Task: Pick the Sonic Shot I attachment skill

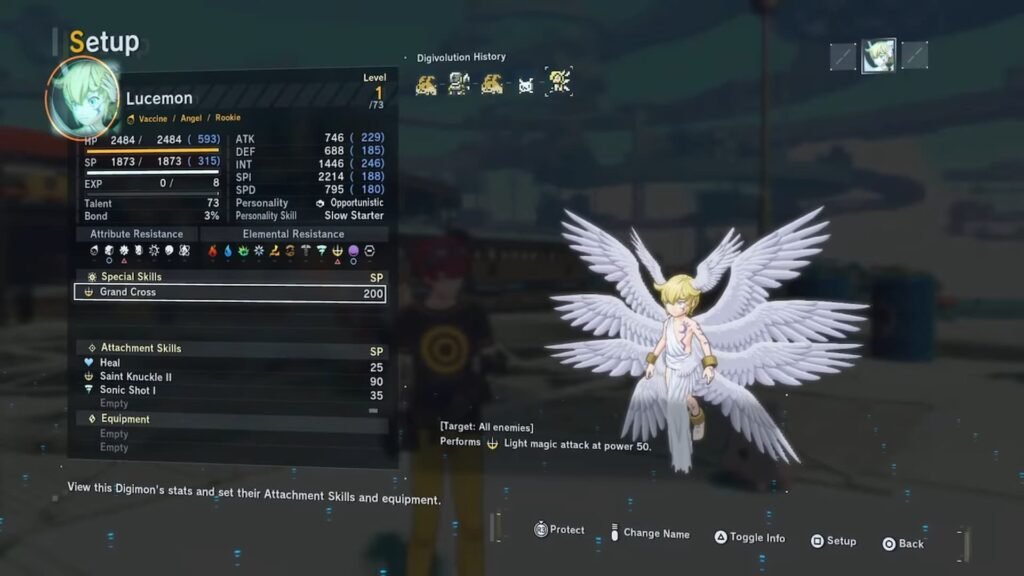Action: [128, 390]
